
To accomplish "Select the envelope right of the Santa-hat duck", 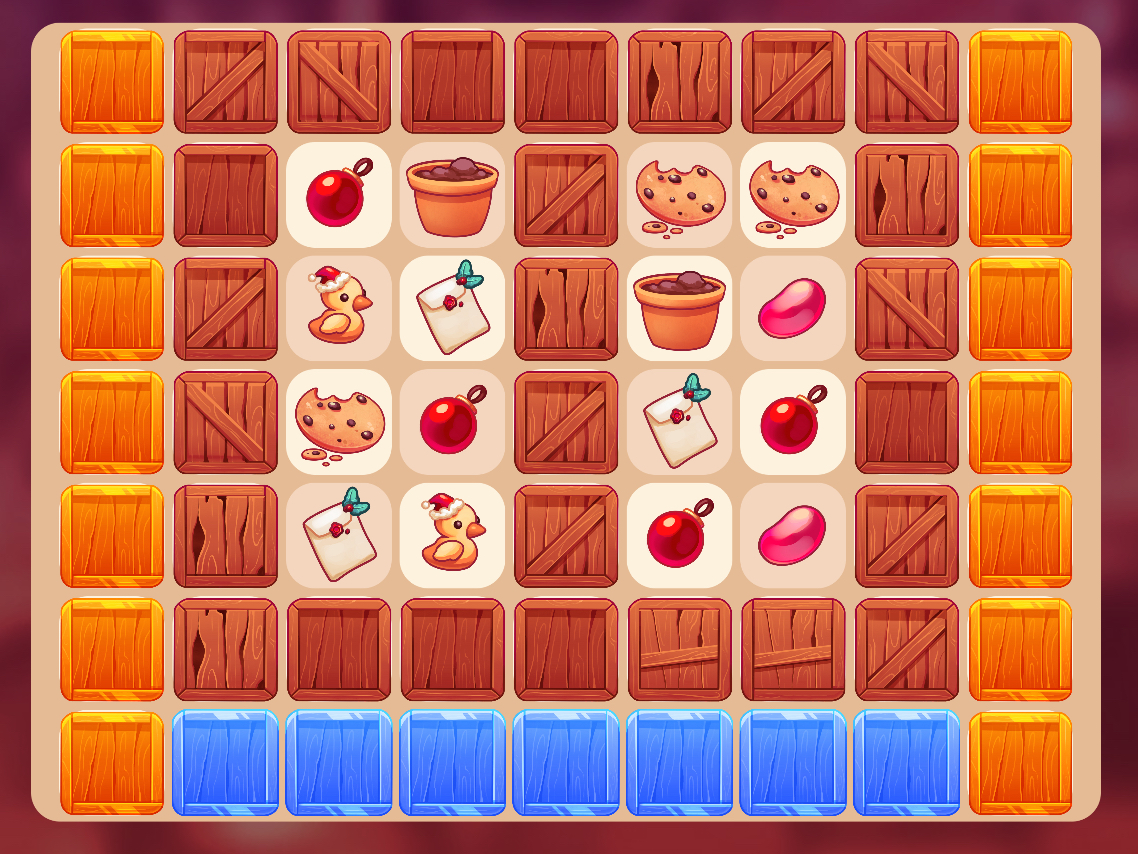I will tap(452, 309).
